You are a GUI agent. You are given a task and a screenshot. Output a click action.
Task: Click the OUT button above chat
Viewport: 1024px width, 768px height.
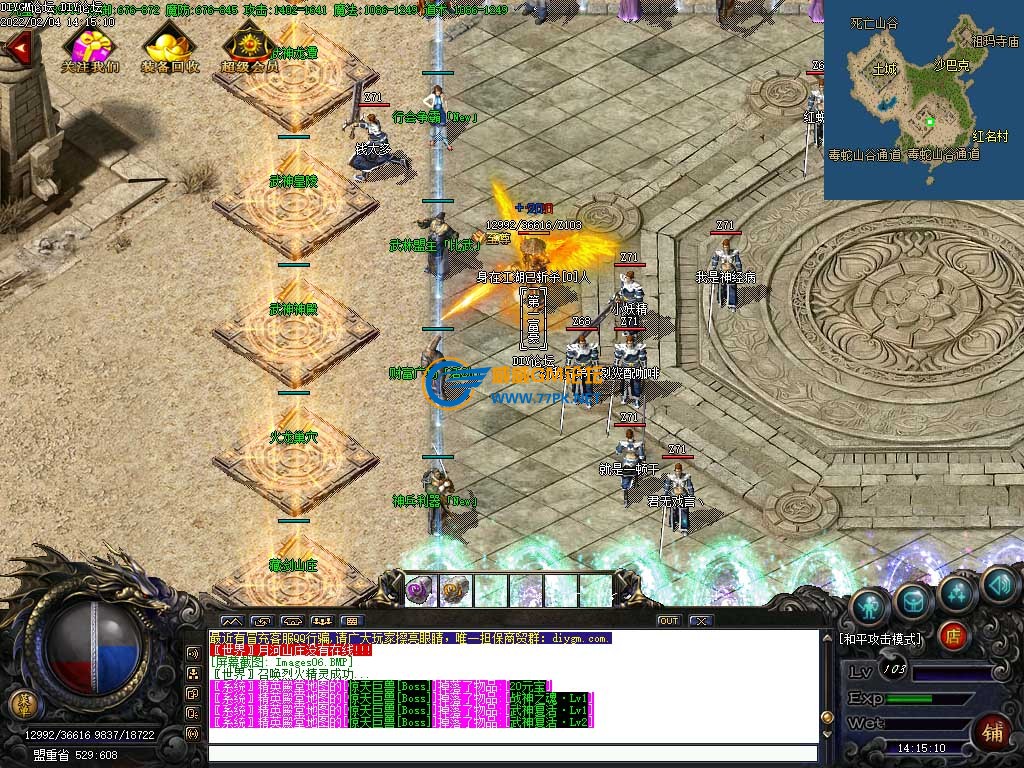coord(668,621)
